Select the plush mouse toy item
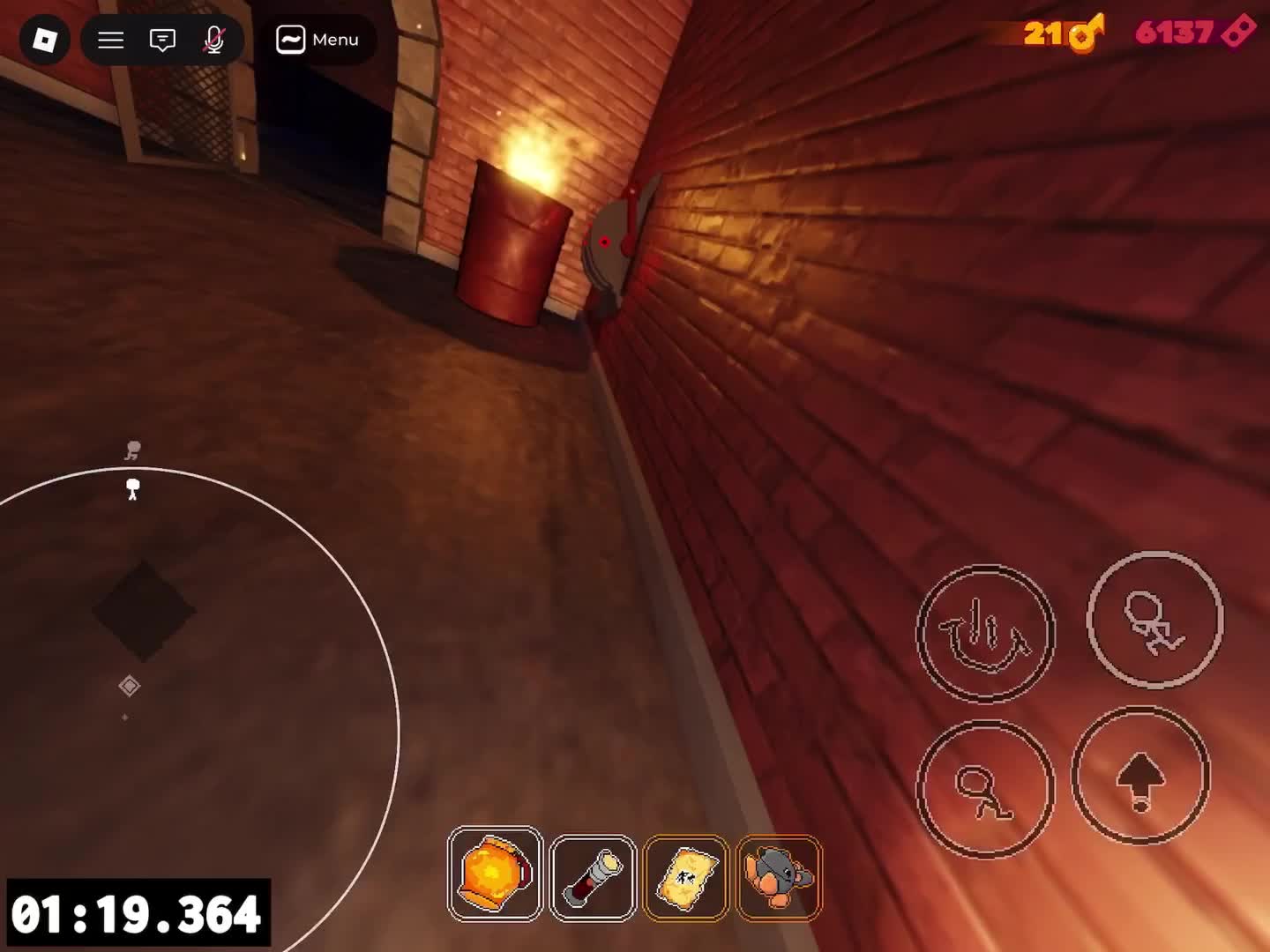 tap(779, 877)
